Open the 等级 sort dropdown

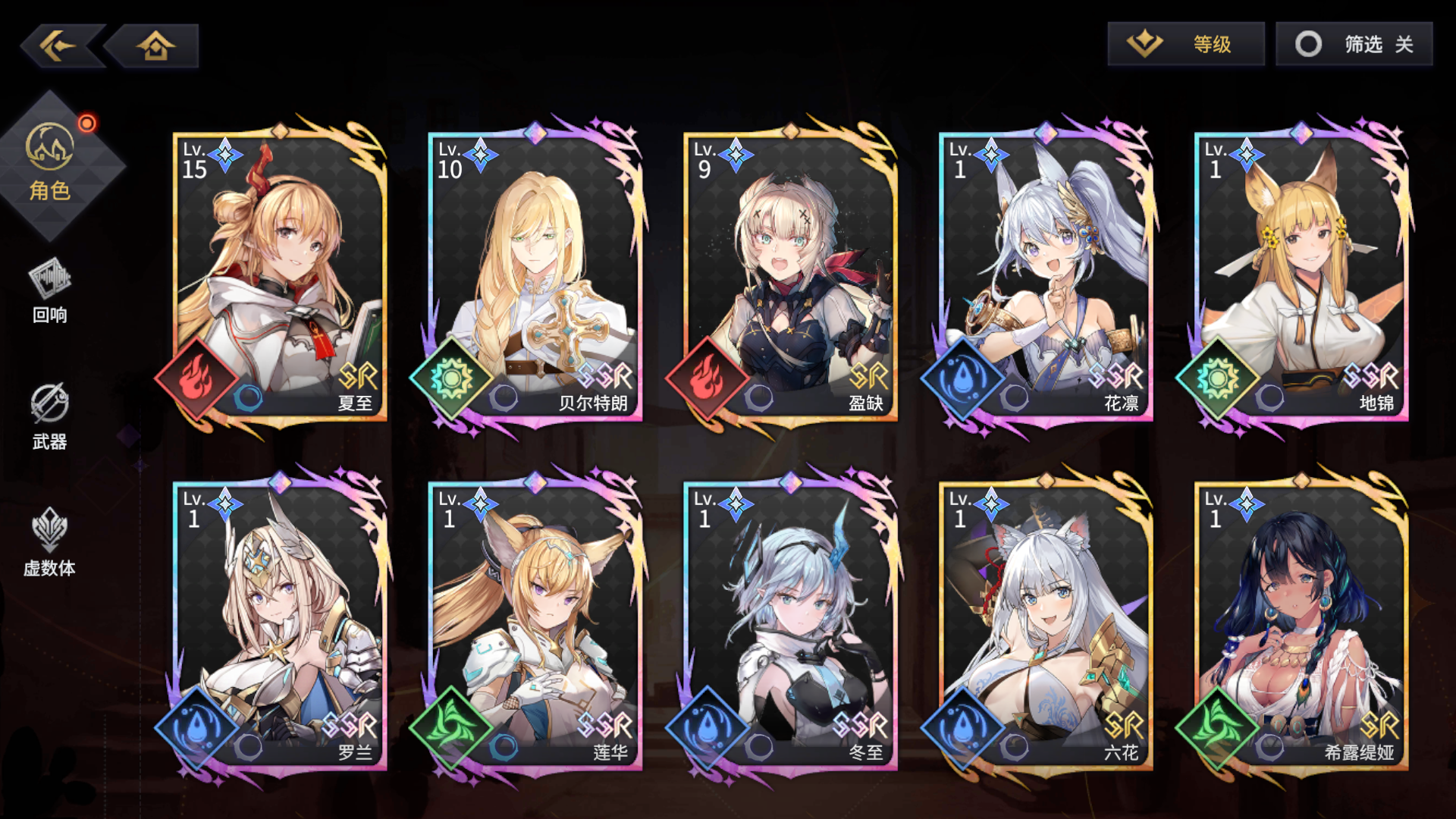coord(1185,44)
